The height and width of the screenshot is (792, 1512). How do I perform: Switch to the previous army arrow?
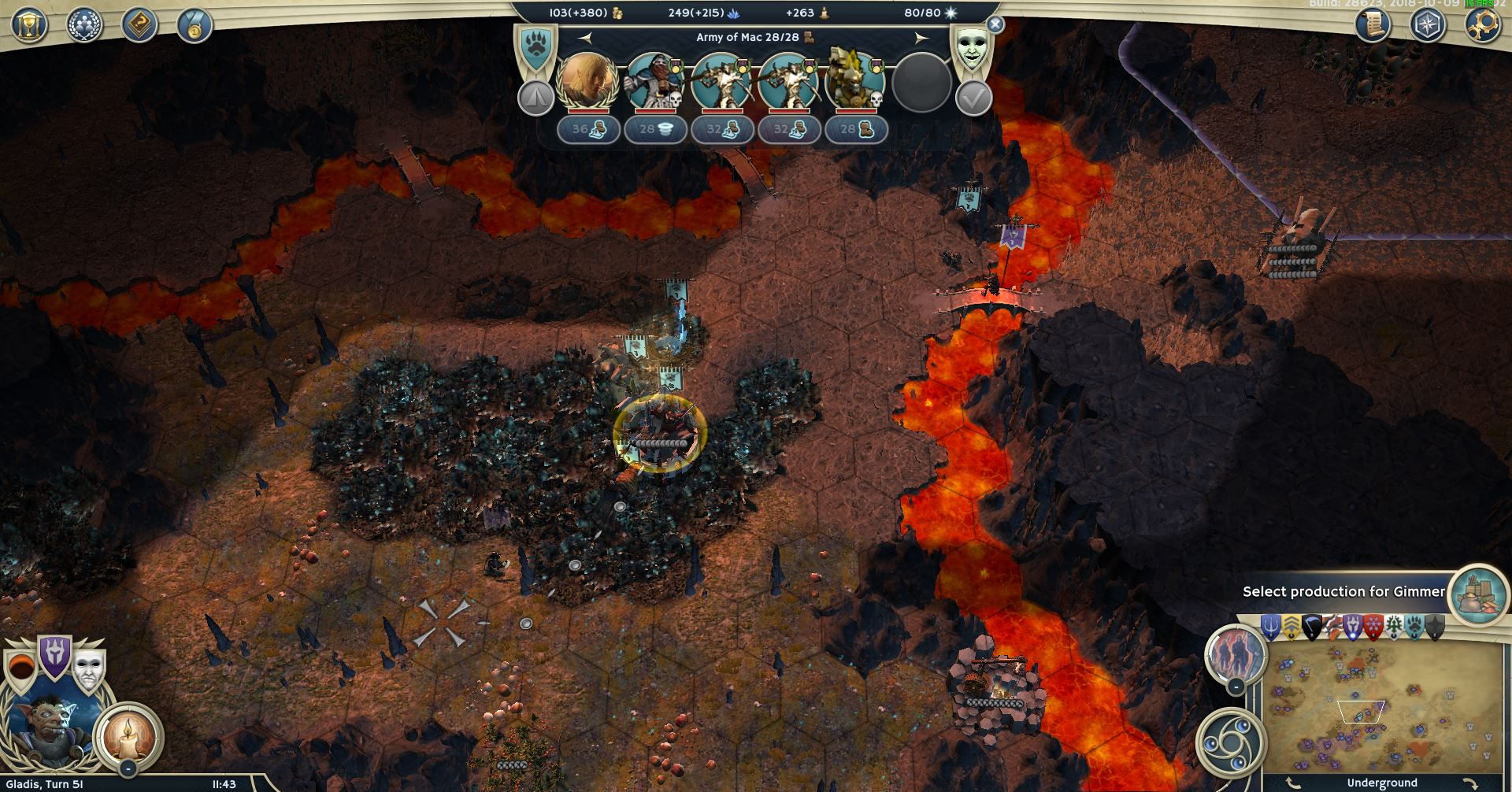[x=585, y=37]
